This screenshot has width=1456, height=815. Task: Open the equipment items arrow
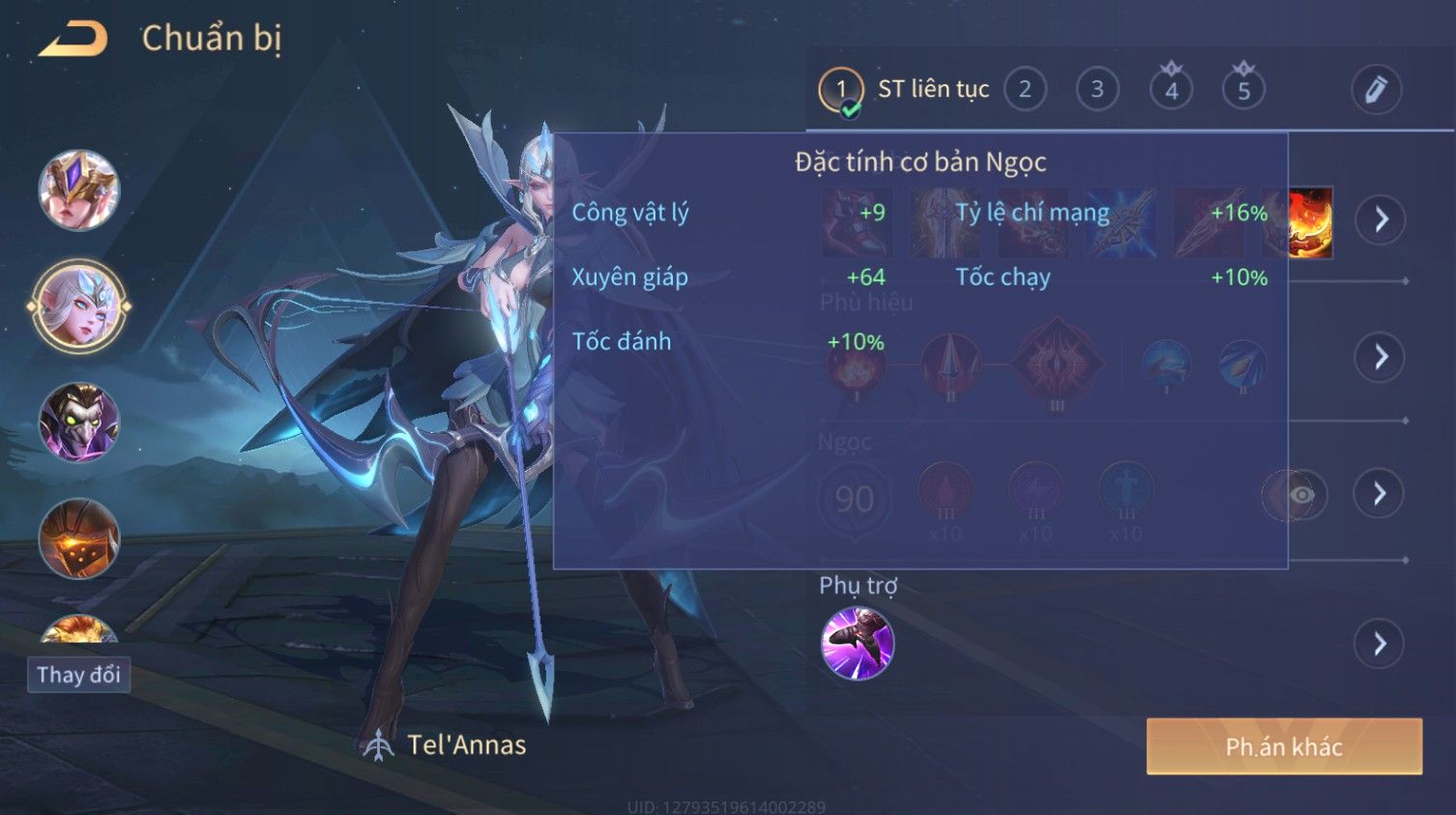tap(1380, 219)
